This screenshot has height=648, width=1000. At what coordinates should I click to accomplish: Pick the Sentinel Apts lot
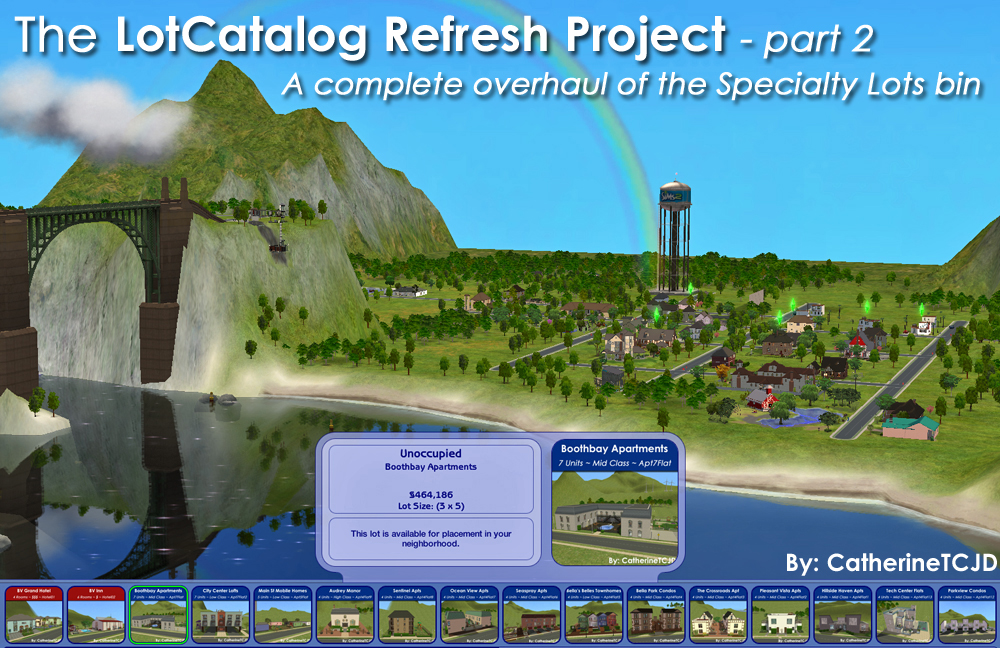[x=407, y=614]
